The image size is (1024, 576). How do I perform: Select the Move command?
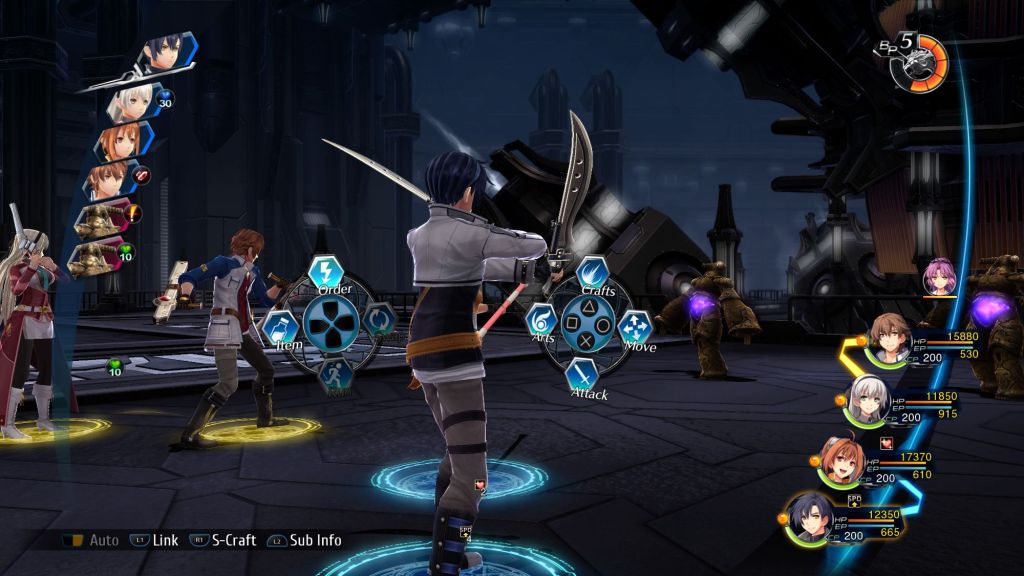(635, 326)
